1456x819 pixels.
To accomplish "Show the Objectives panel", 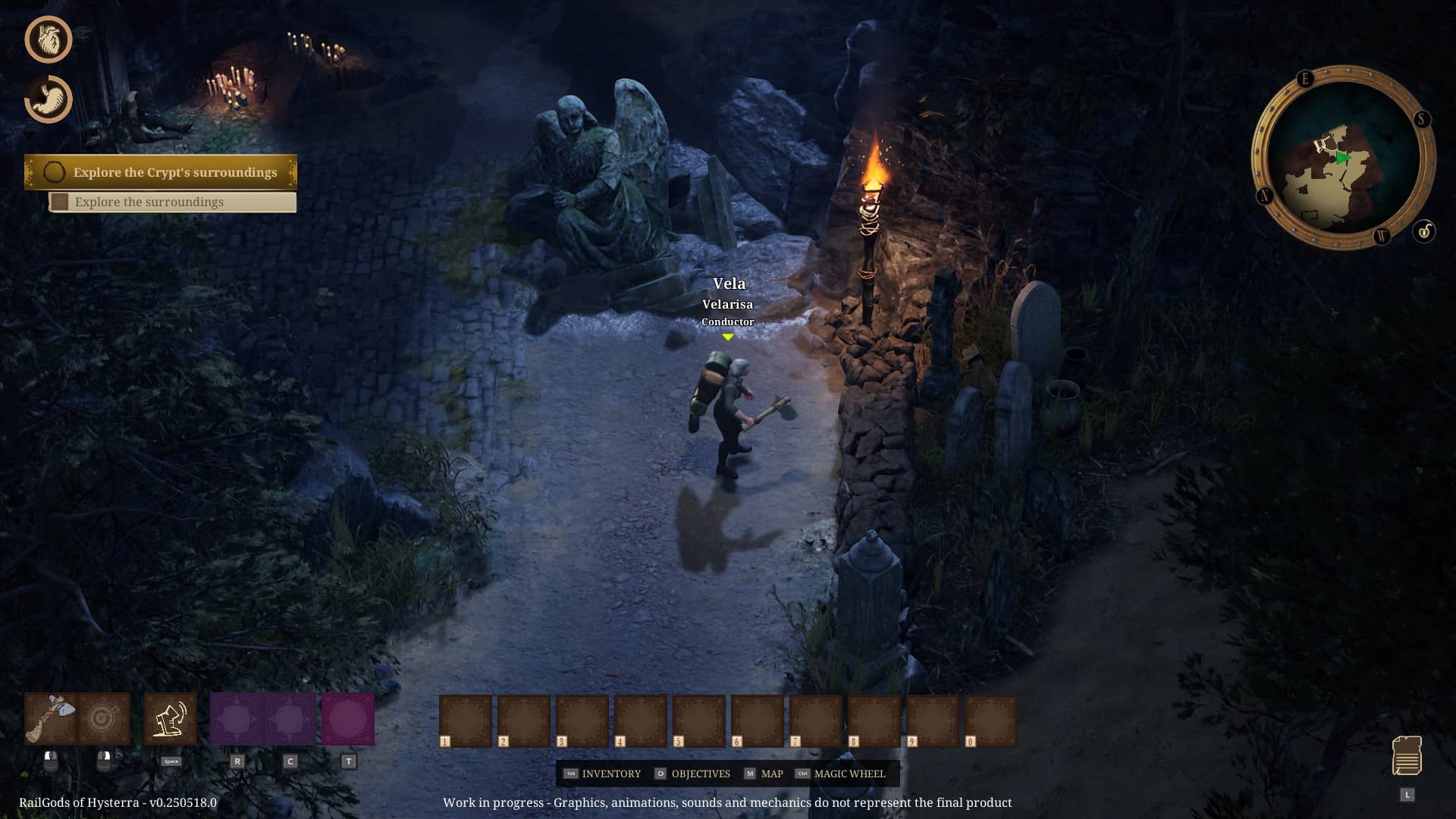I will 692,773.
